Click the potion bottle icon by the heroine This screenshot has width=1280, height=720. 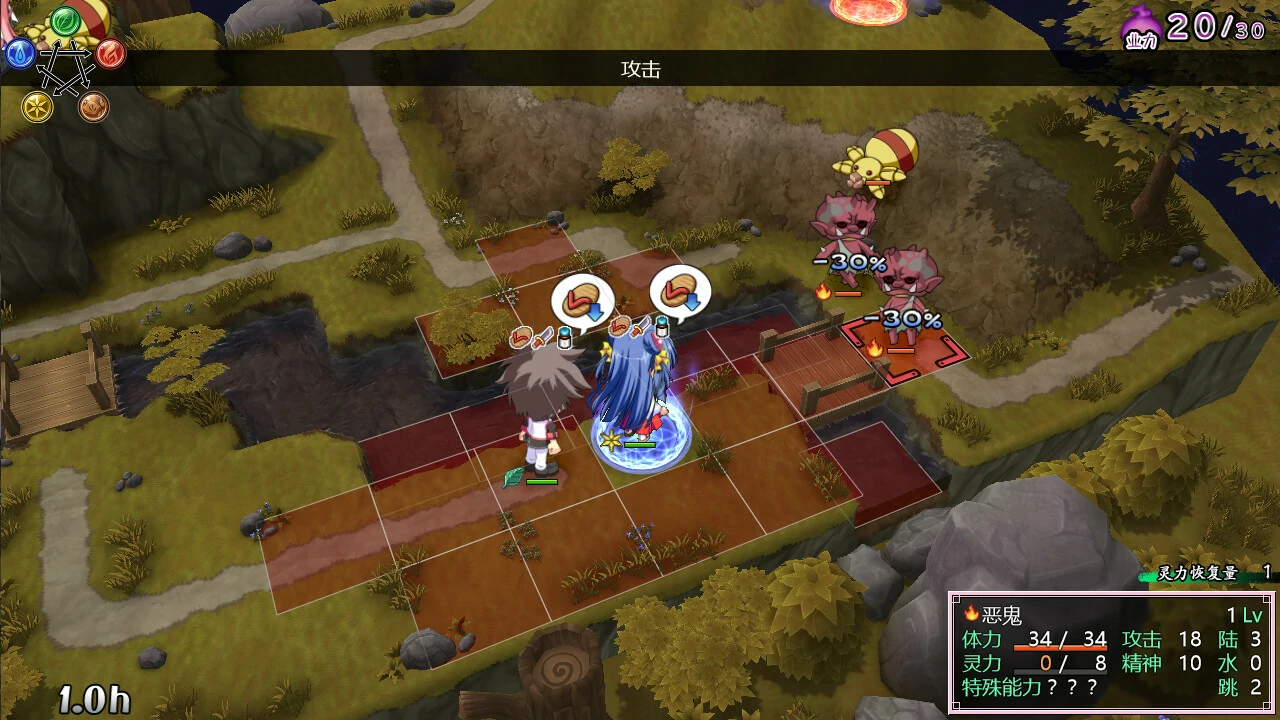(x=661, y=326)
